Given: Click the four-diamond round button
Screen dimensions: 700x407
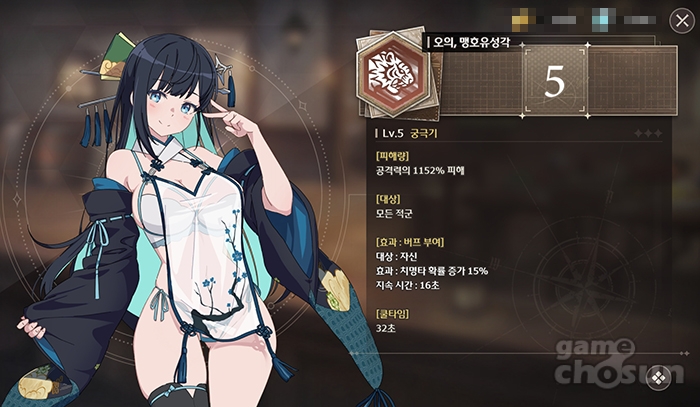Looking at the screenshot, I should (x=657, y=378).
